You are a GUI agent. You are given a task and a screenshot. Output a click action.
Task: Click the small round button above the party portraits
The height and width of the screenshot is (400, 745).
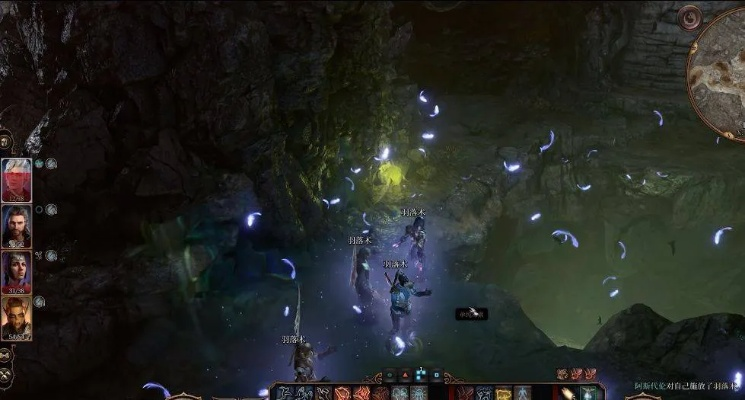5,140
